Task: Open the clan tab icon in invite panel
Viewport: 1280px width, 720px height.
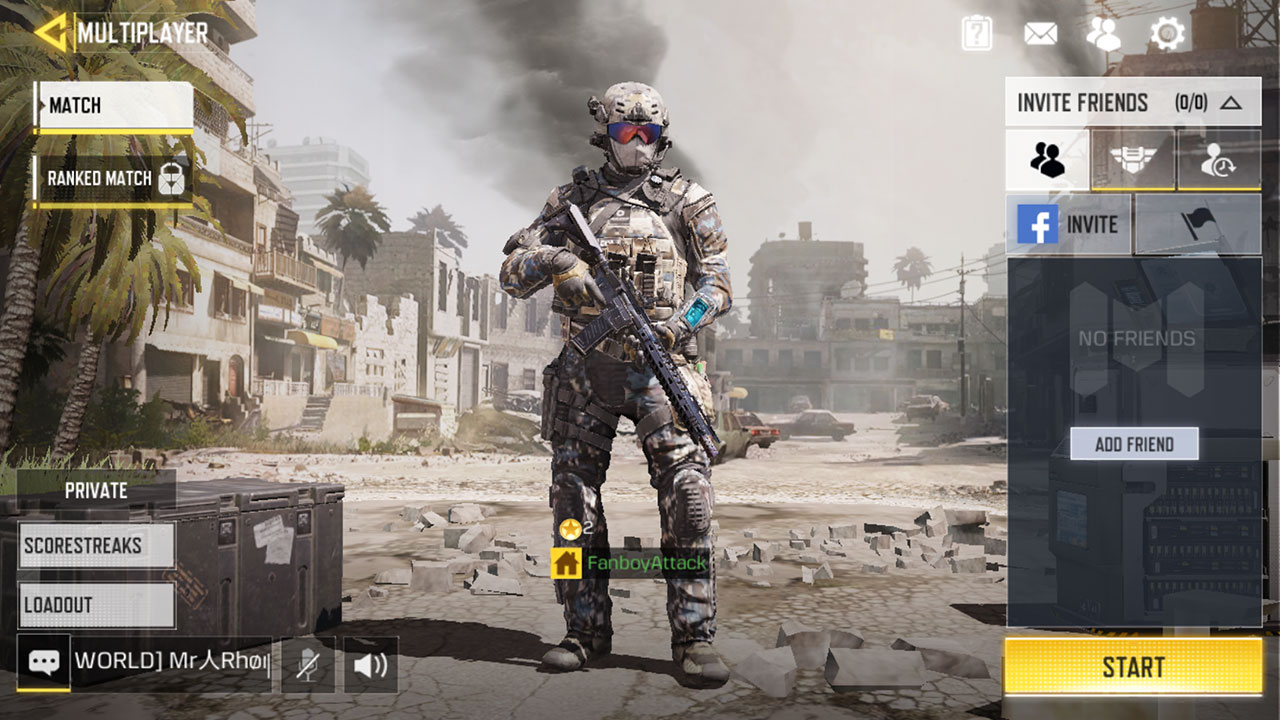Action: click(x=1133, y=159)
